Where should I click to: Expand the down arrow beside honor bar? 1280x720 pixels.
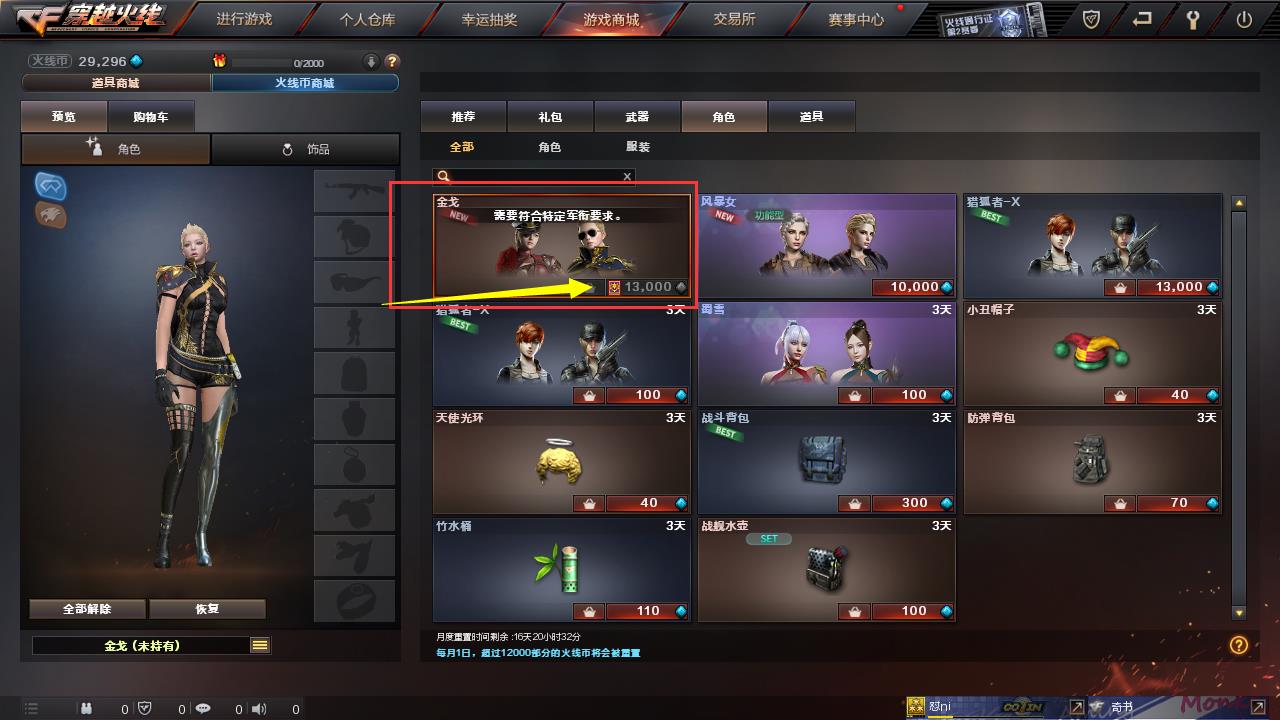pyautogui.click(x=370, y=61)
